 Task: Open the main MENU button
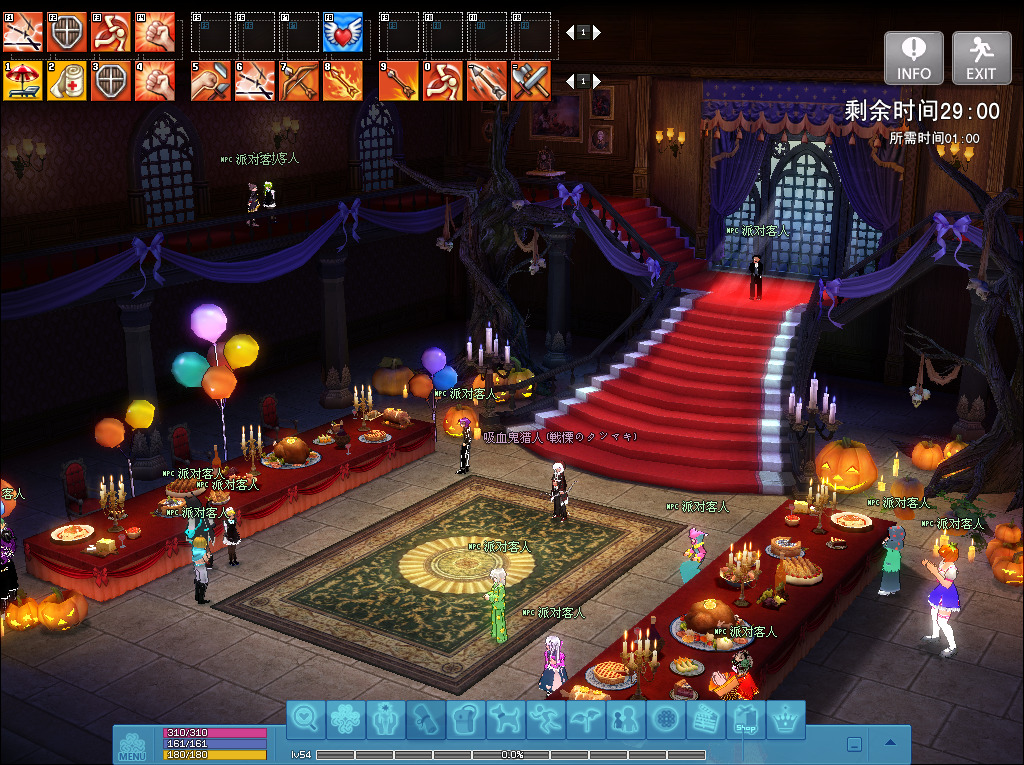coord(132,746)
